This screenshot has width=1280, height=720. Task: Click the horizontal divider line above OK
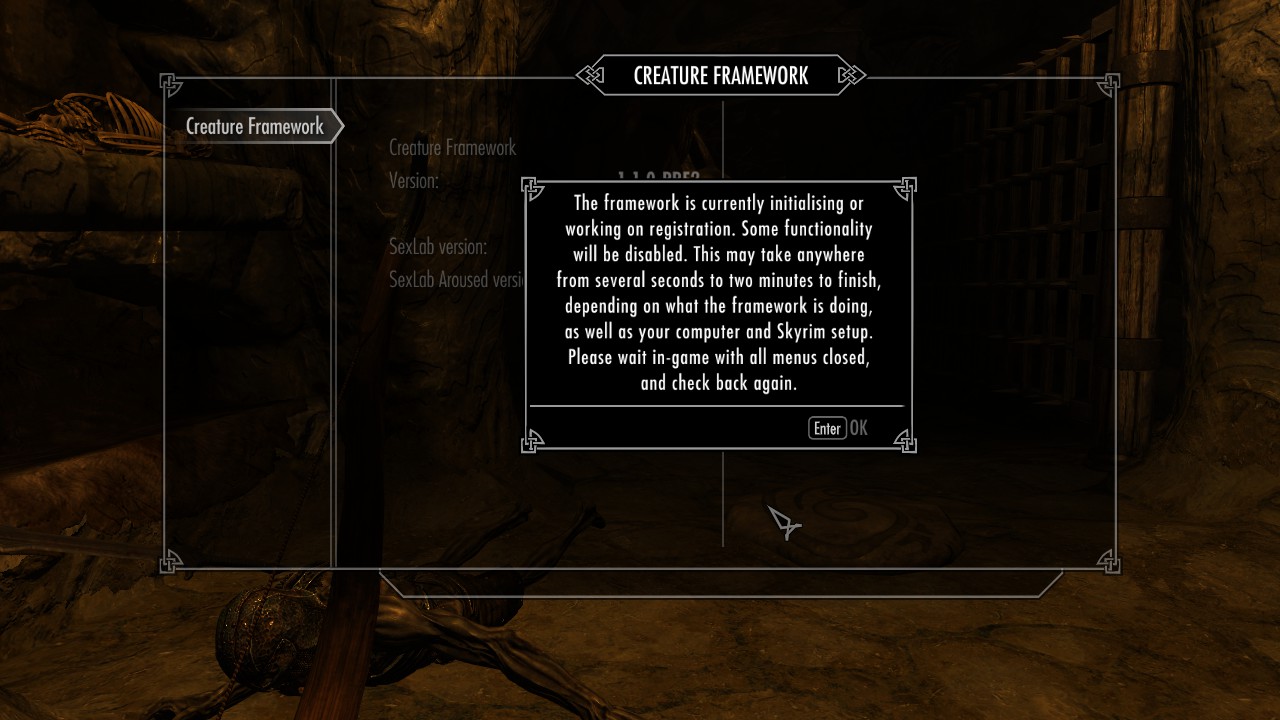tap(718, 406)
